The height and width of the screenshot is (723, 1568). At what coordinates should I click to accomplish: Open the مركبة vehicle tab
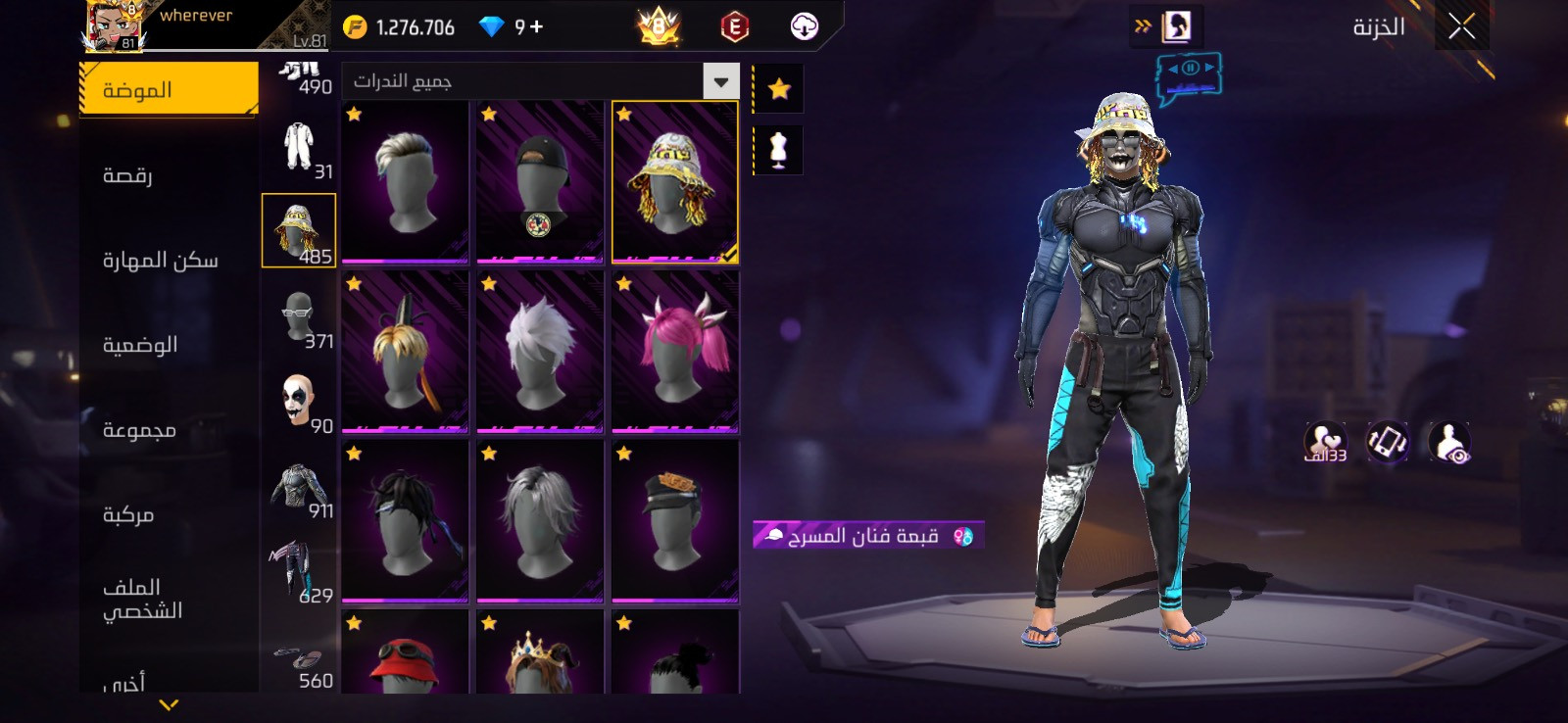(128, 514)
